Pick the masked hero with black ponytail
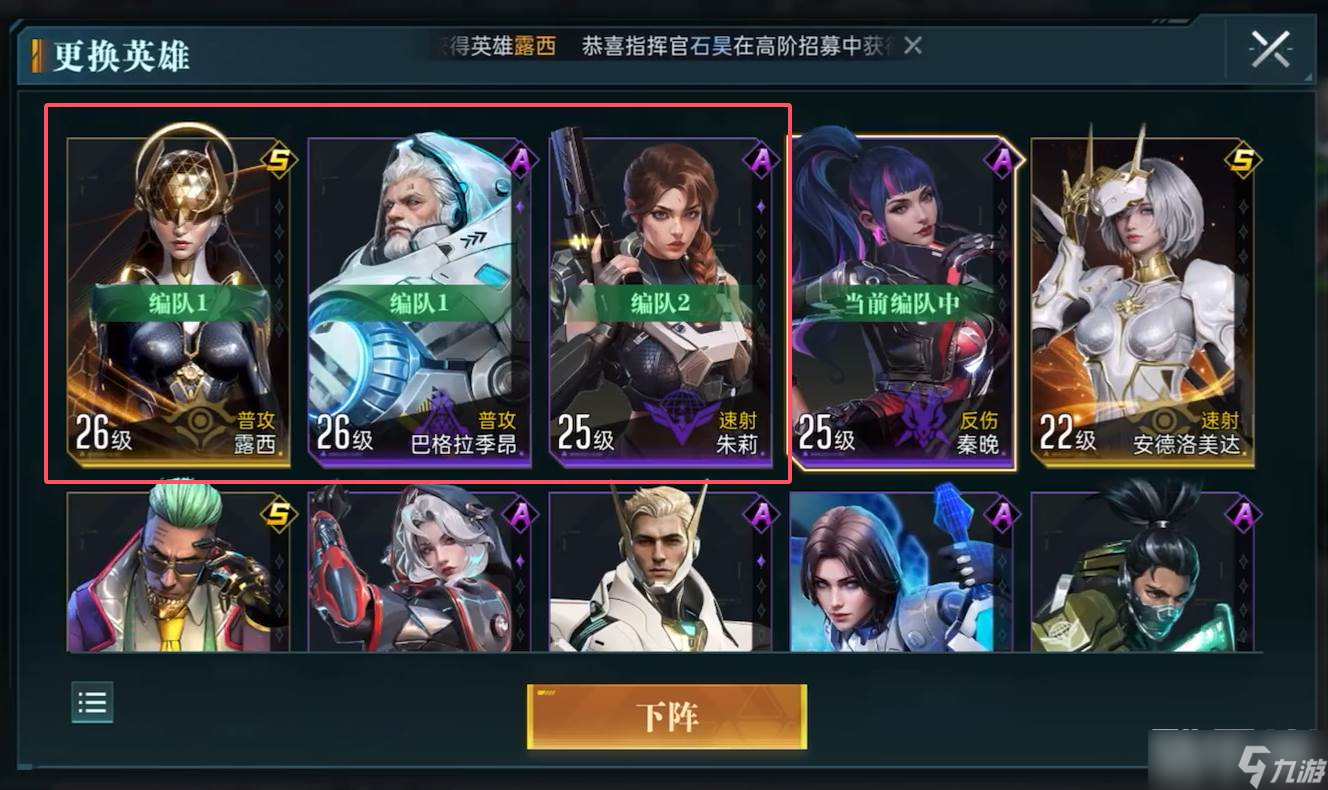Screen dimensions: 1328x790 pos(1143,572)
